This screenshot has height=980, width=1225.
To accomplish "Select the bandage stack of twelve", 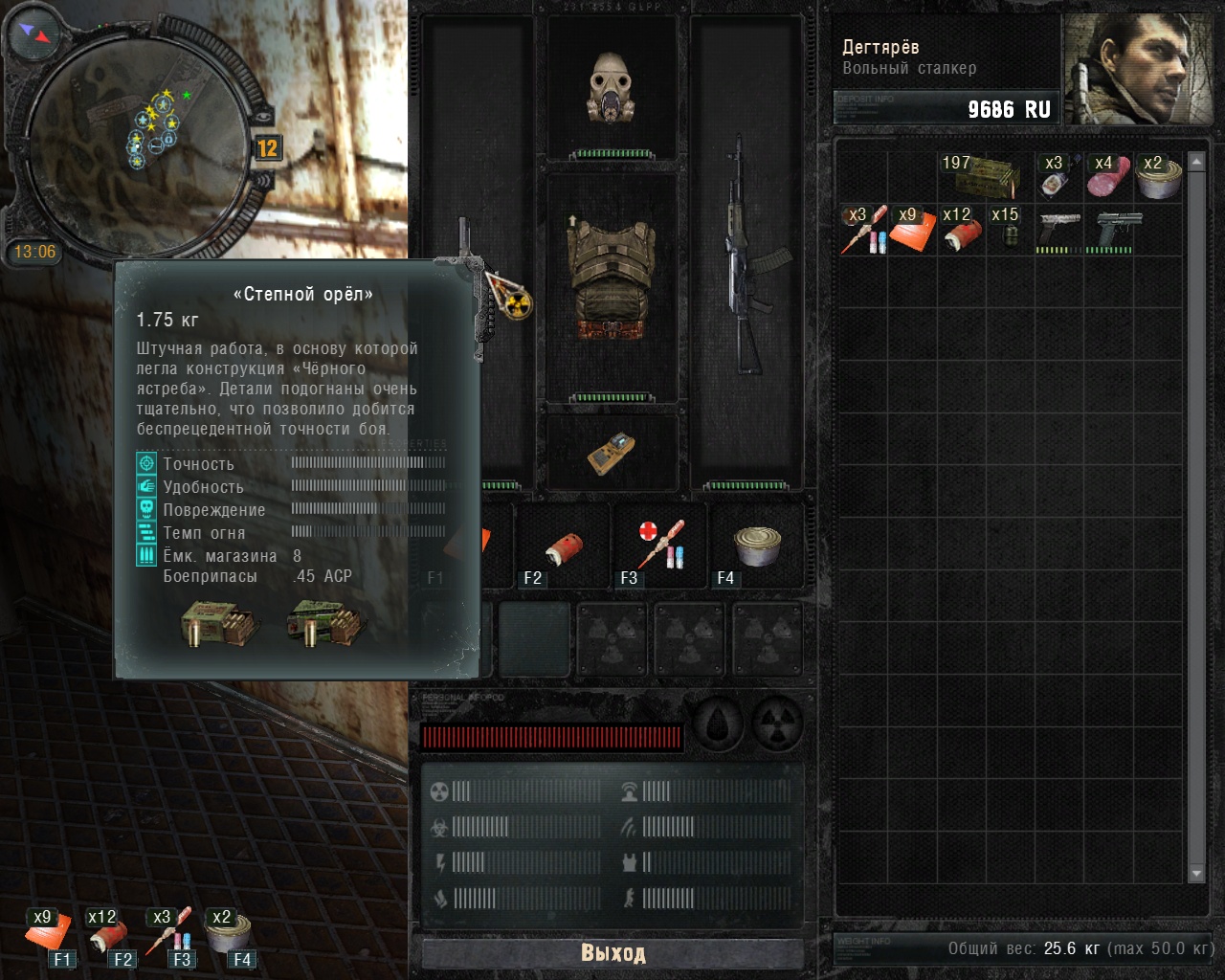I will (961, 230).
